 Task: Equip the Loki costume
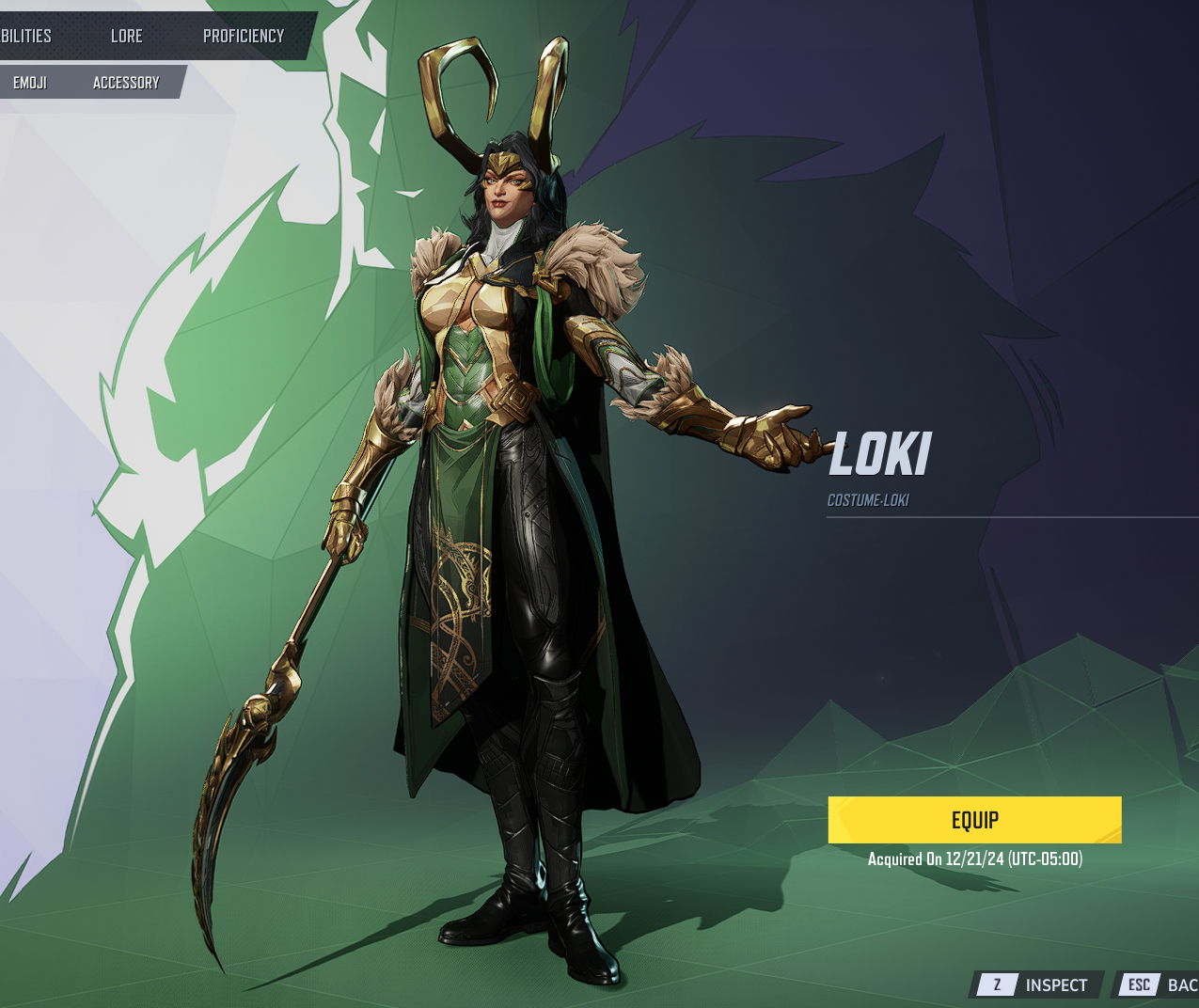click(x=974, y=820)
